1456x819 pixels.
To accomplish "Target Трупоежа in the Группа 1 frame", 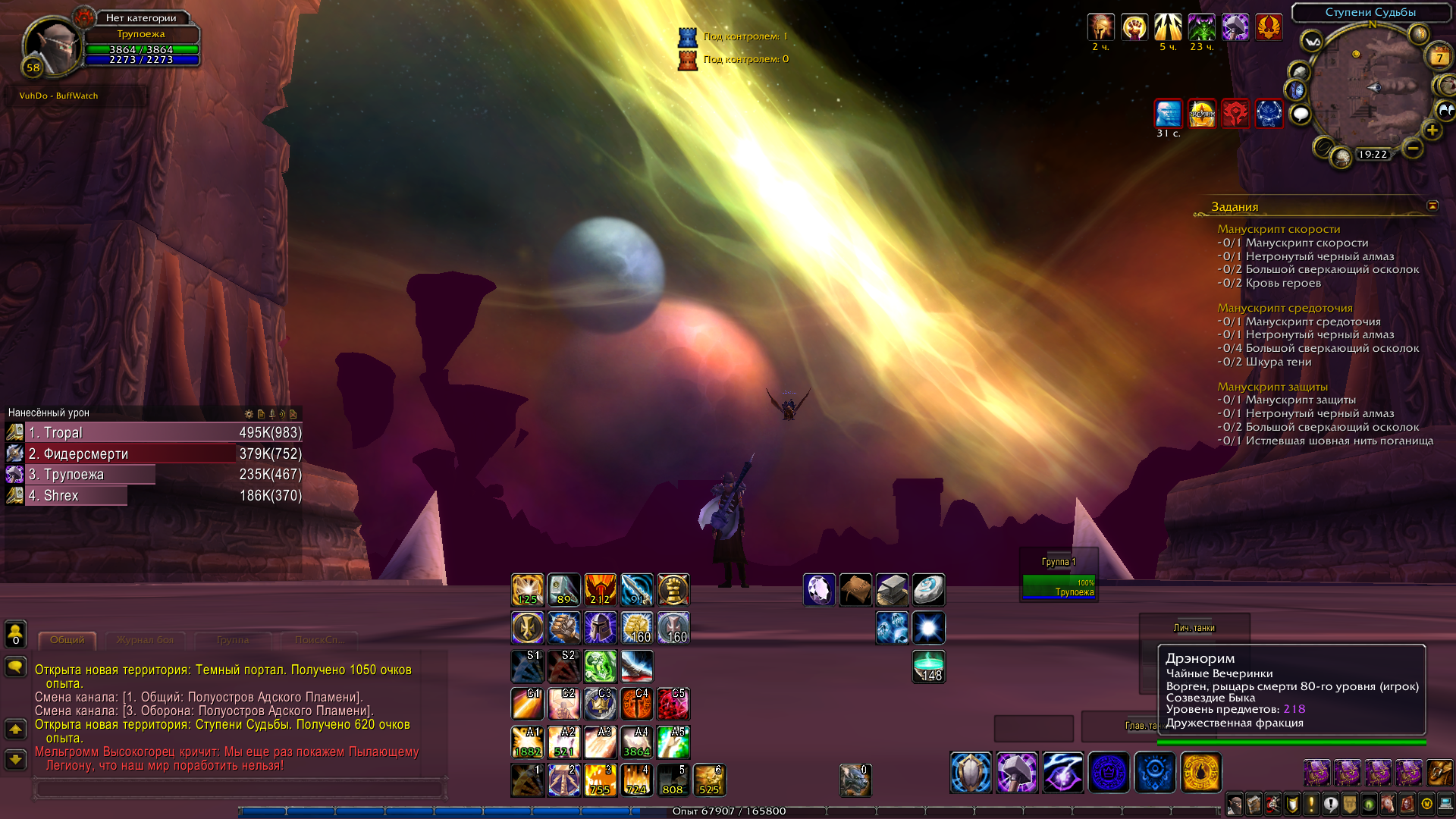I will coord(1058,587).
